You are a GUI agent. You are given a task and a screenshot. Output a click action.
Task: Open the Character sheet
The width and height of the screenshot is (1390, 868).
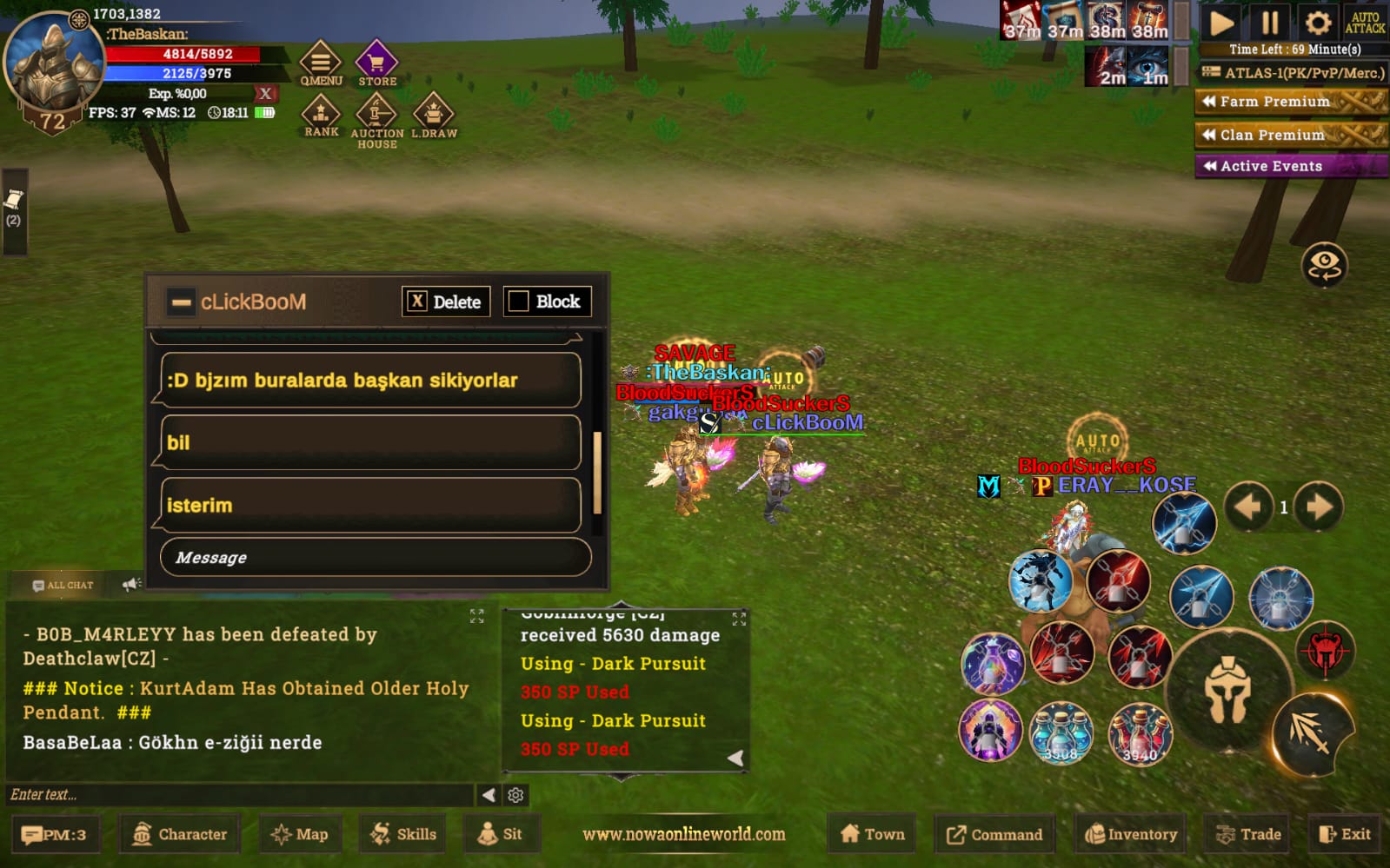point(179,834)
